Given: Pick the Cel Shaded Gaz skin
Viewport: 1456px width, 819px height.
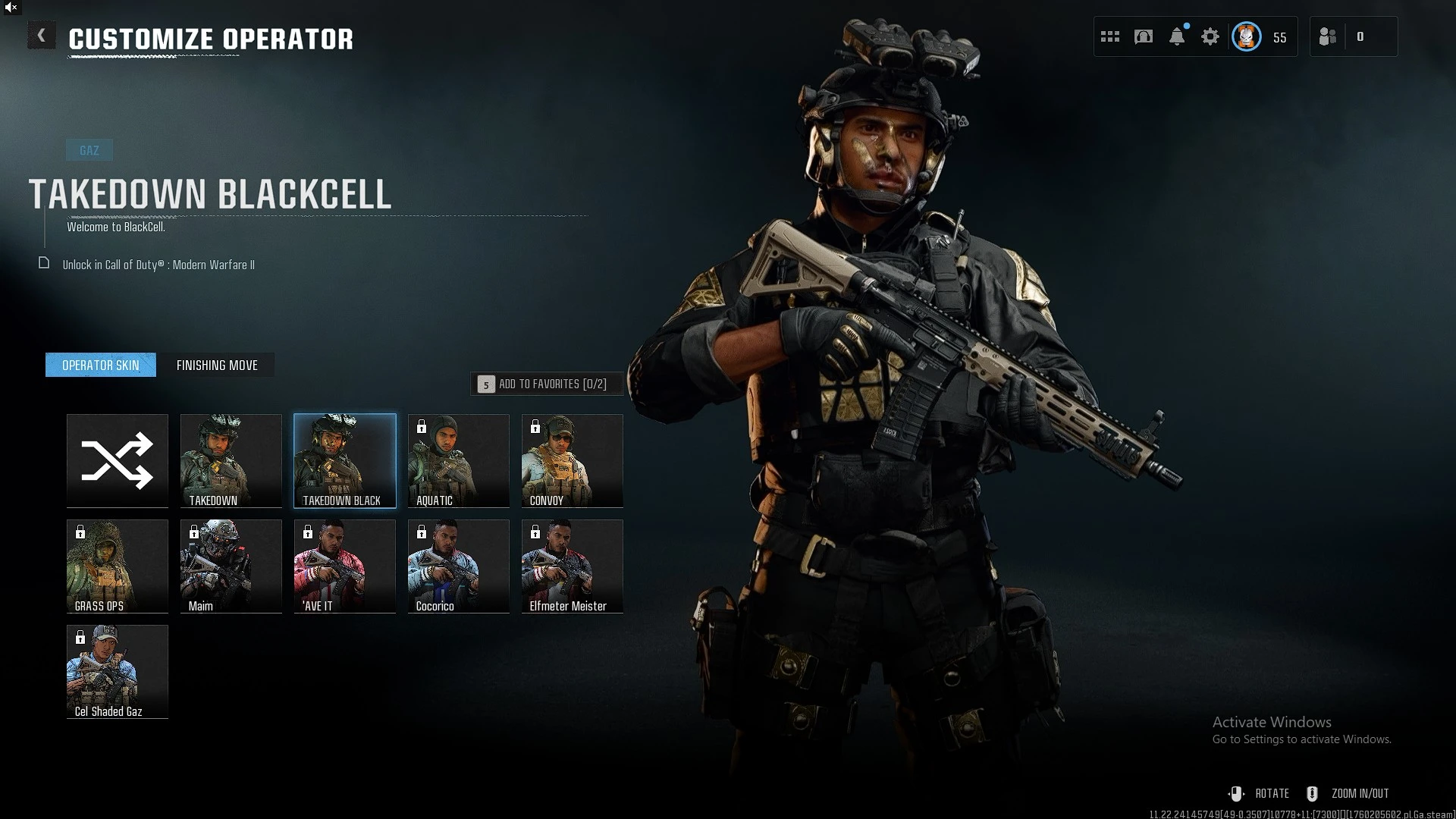Looking at the screenshot, I should [x=118, y=671].
